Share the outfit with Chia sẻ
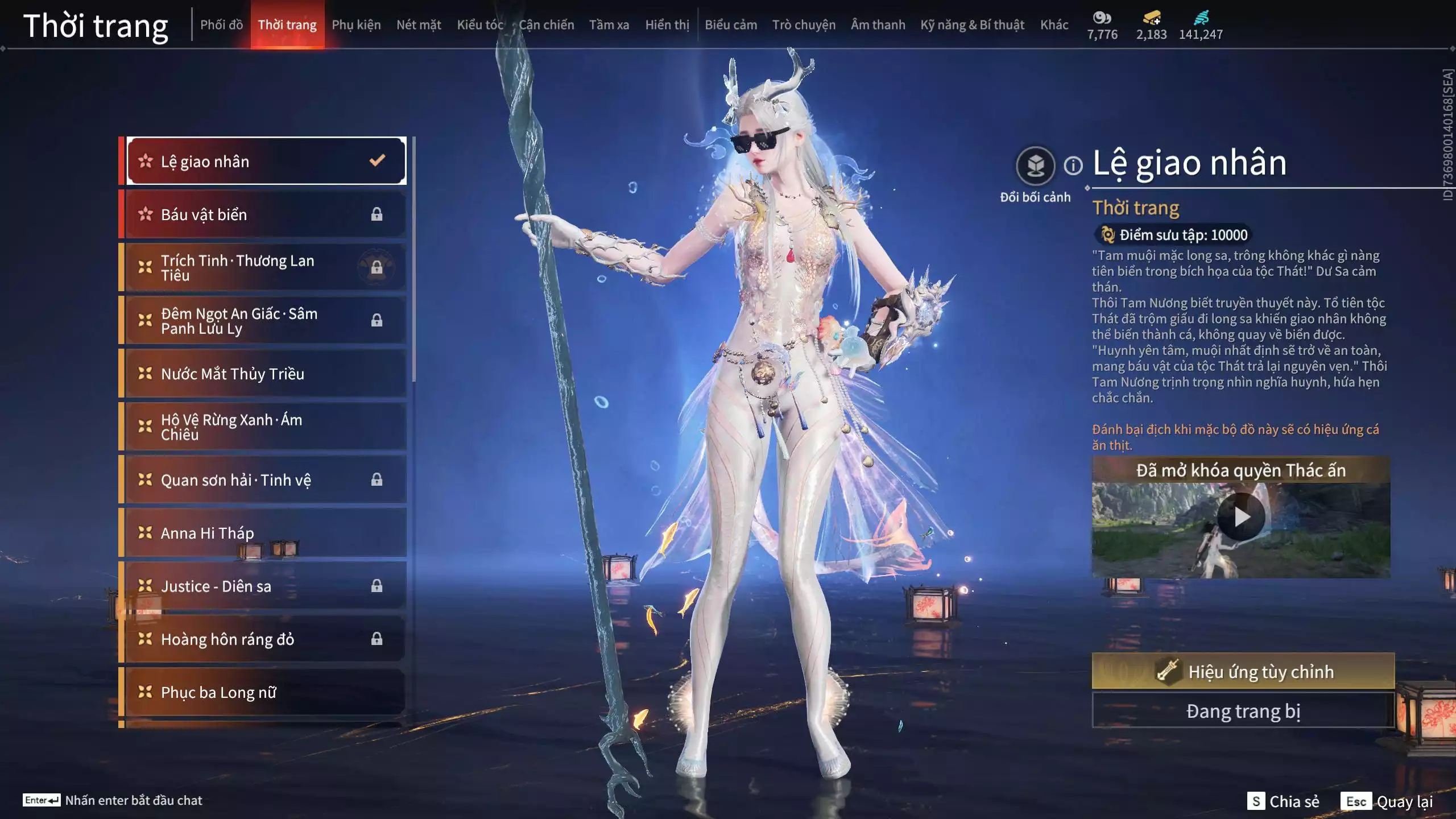Image resolution: width=1456 pixels, height=819 pixels. point(1283,801)
